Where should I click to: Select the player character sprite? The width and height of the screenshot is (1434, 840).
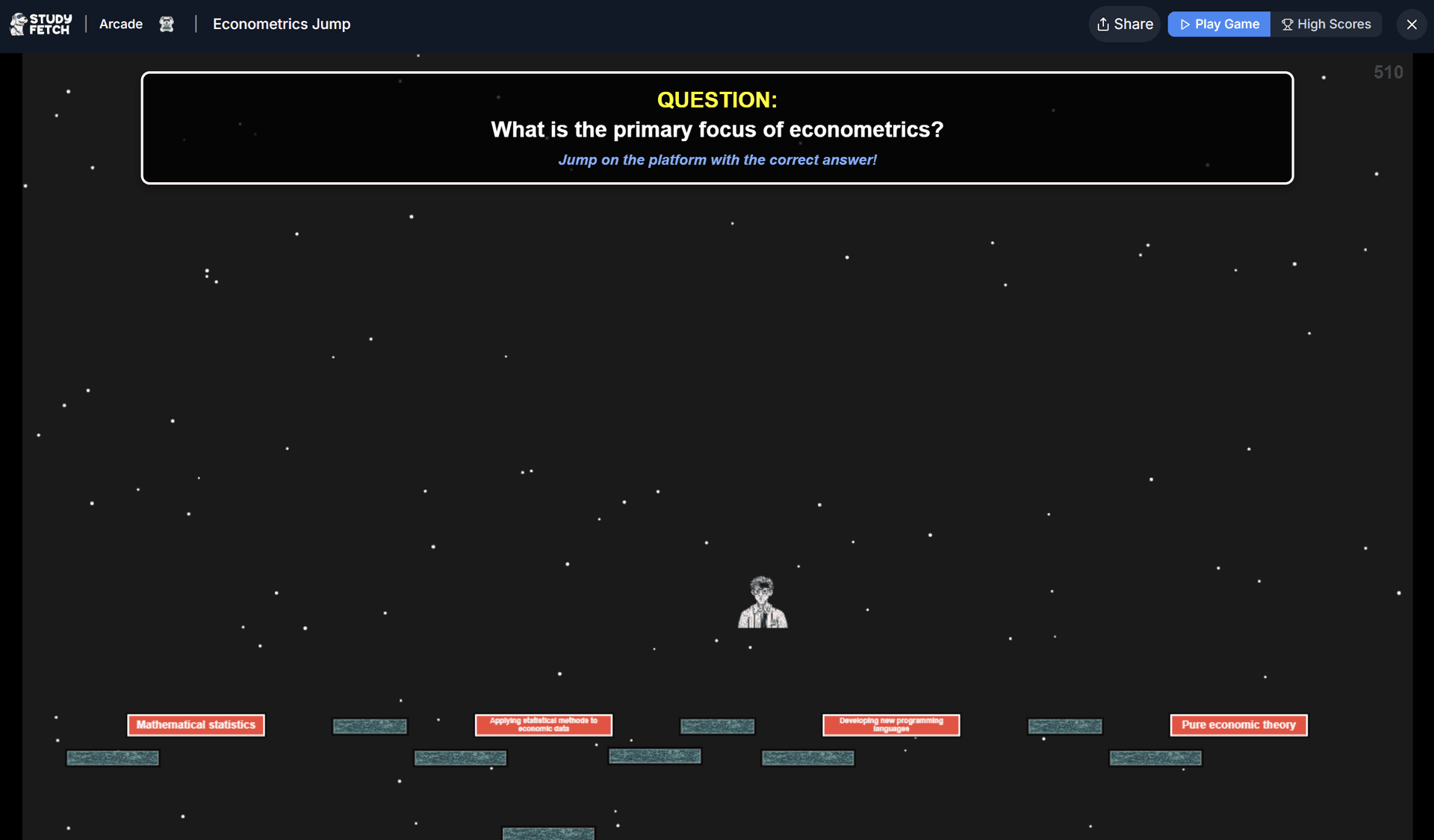762,601
